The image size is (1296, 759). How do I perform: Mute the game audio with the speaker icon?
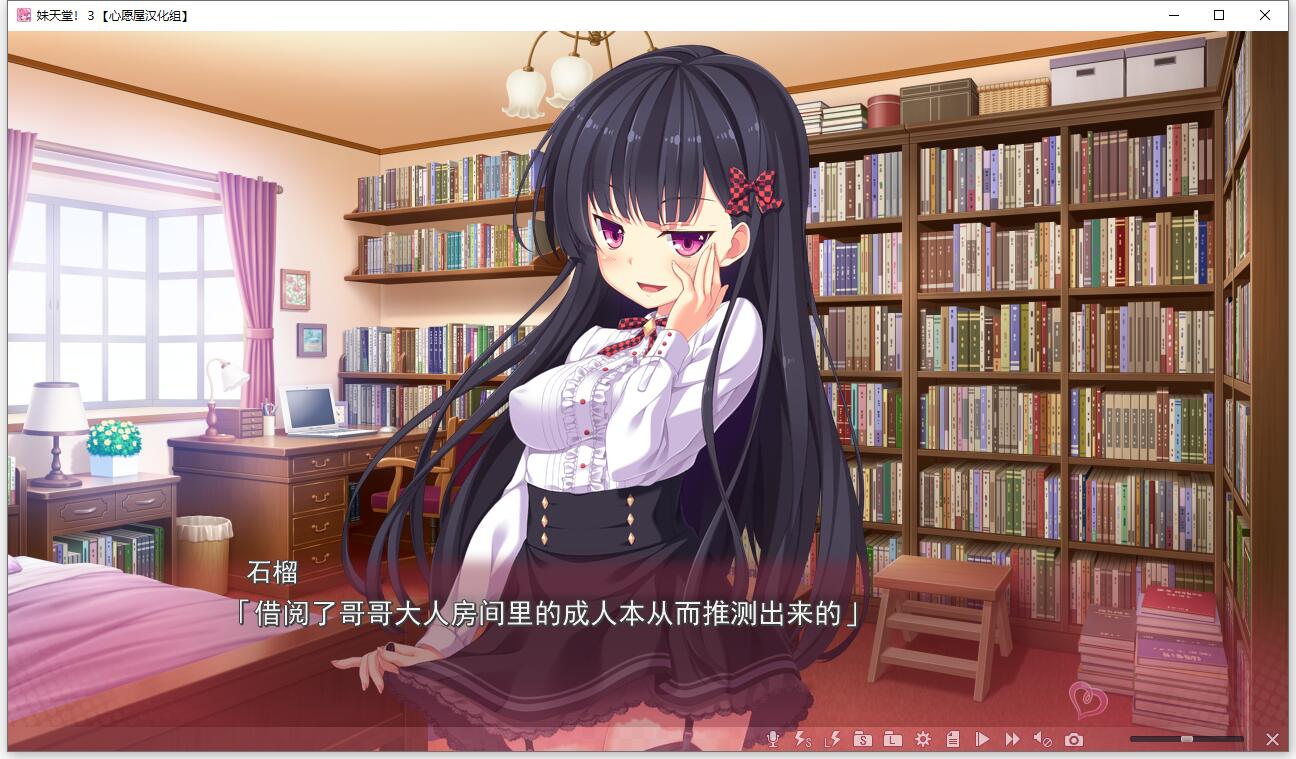pos(1043,740)
